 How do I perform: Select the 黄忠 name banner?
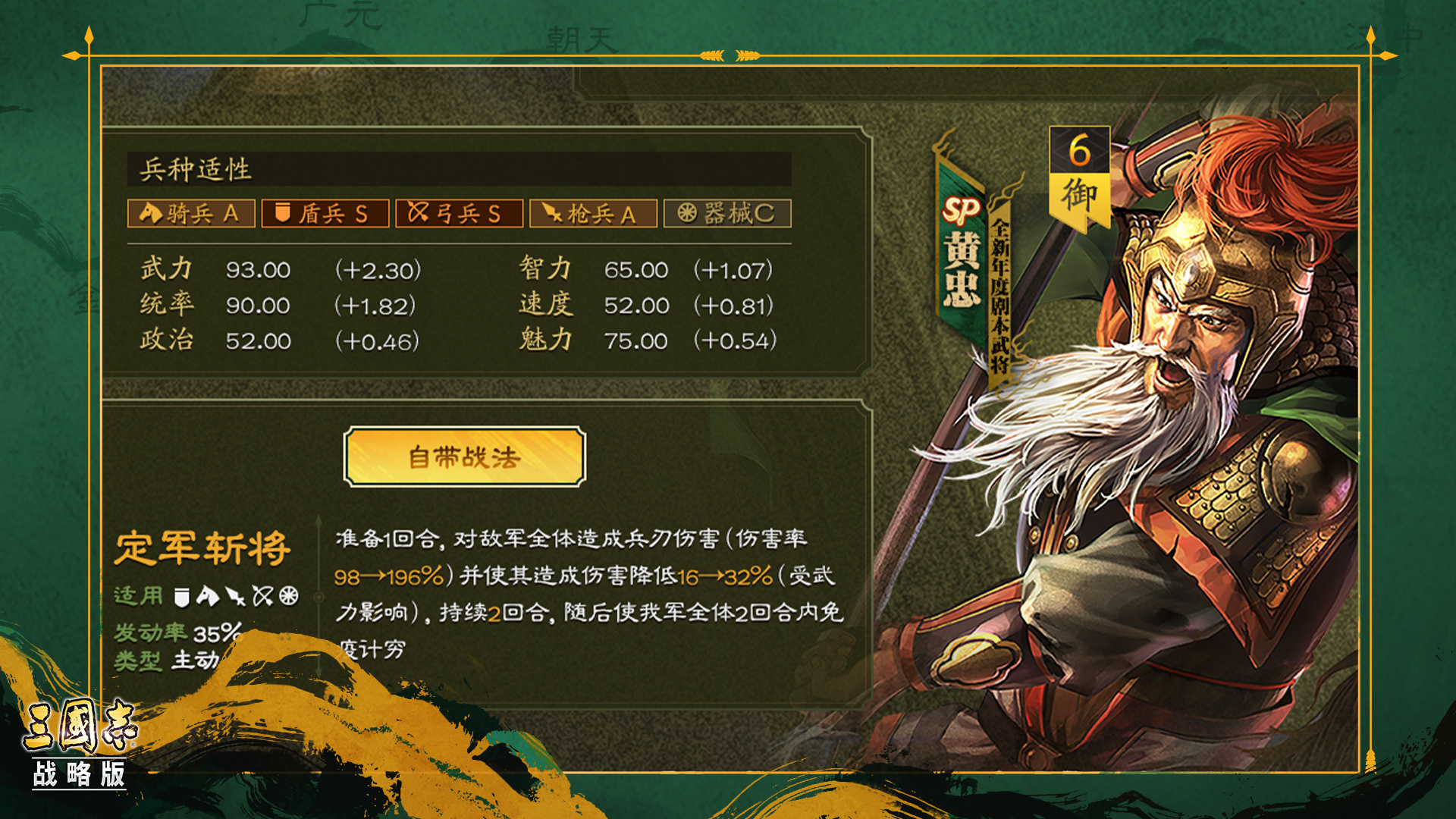coord(962,273)
